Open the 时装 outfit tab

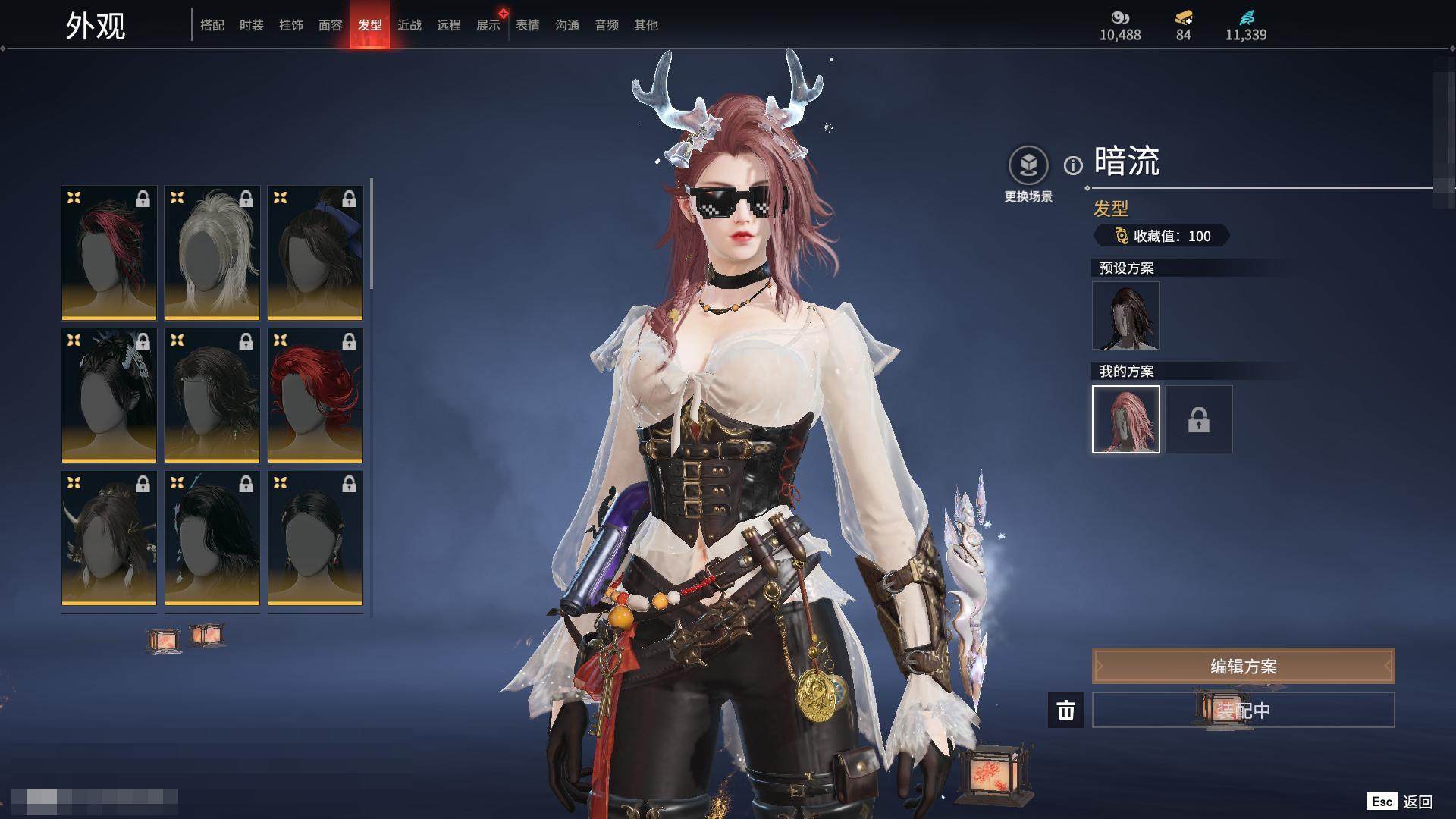click(252, 25)
